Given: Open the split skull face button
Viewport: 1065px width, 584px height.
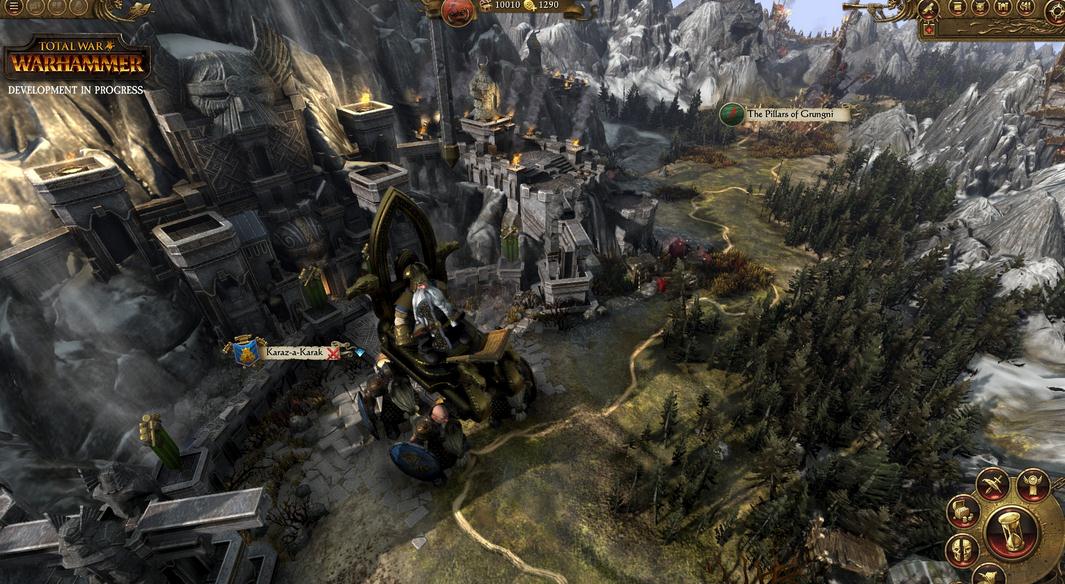Looking at the screenshot, I should [x=961, y=549].
